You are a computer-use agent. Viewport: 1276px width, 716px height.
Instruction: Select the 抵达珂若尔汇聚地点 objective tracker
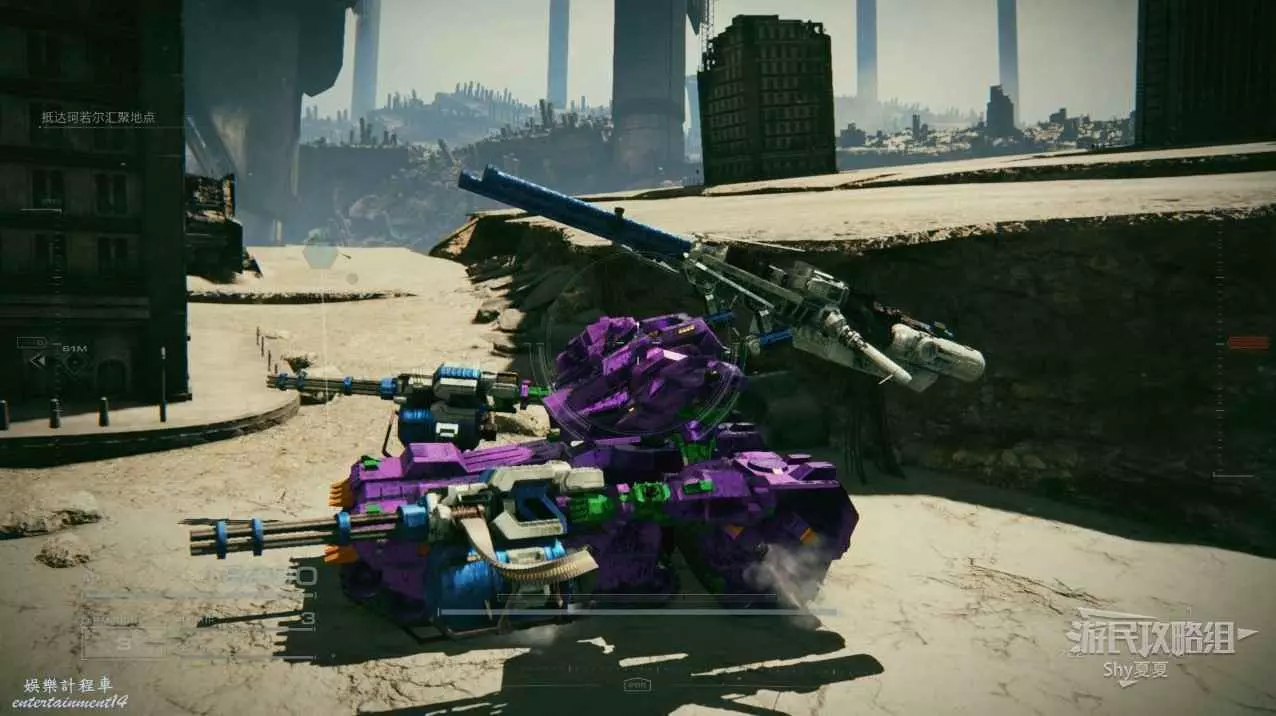tap(97, 118)
